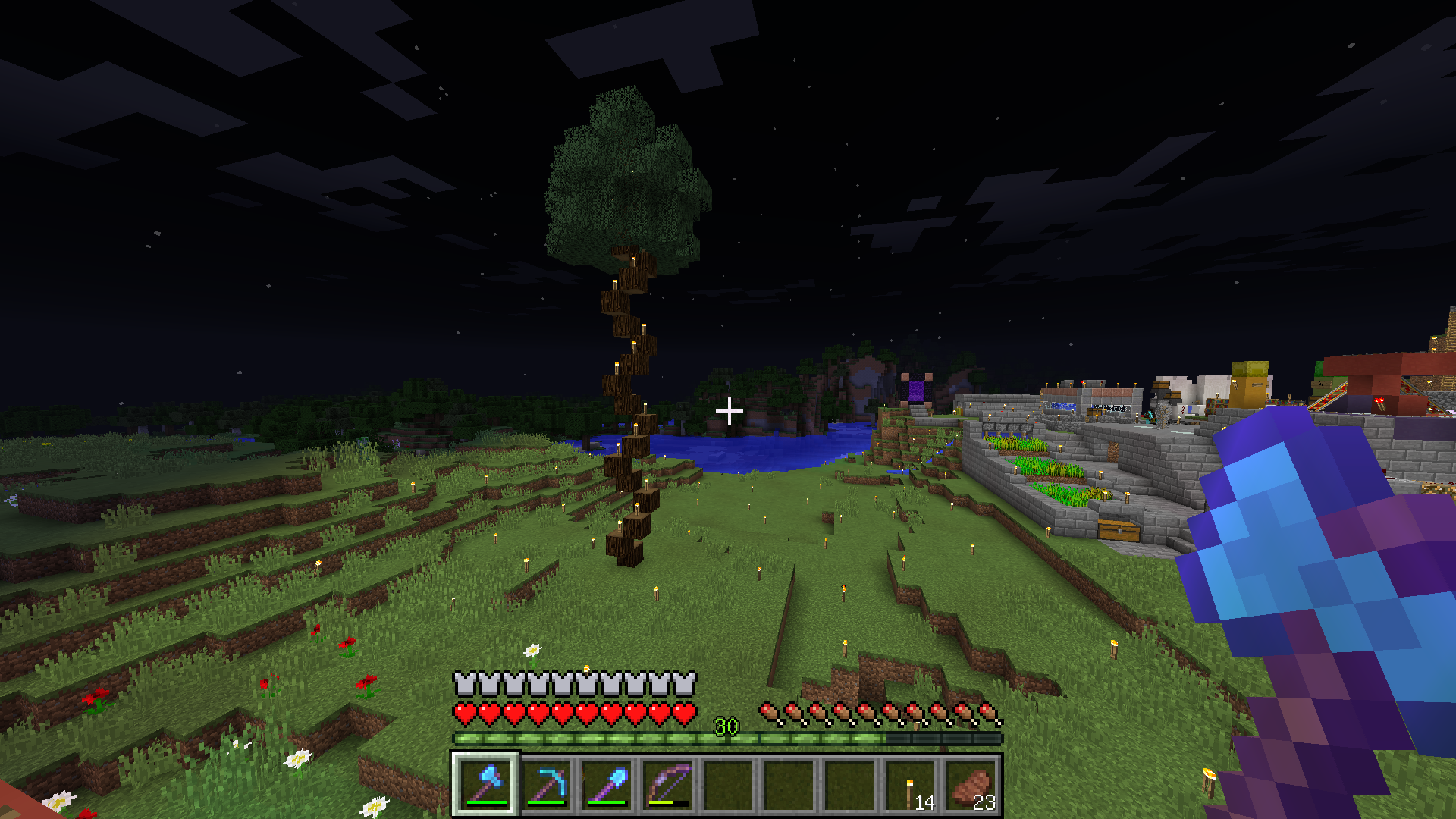This screenshot has width=1456, height=819.
Task: Select the enchanted bow hotbar slot
Action: tap(667, 784)
